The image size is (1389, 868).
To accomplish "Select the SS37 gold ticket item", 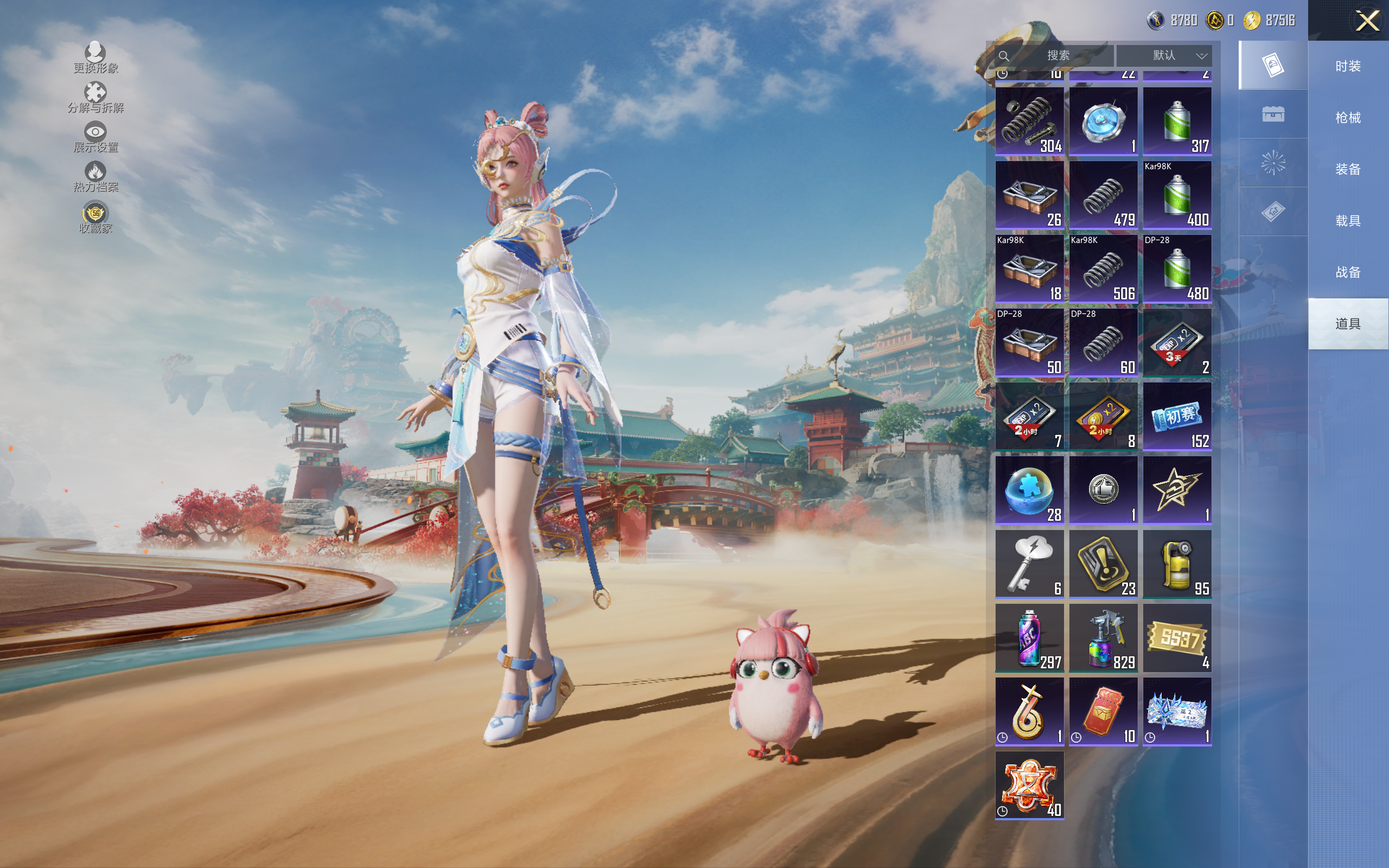I will tap(1177, 637).
